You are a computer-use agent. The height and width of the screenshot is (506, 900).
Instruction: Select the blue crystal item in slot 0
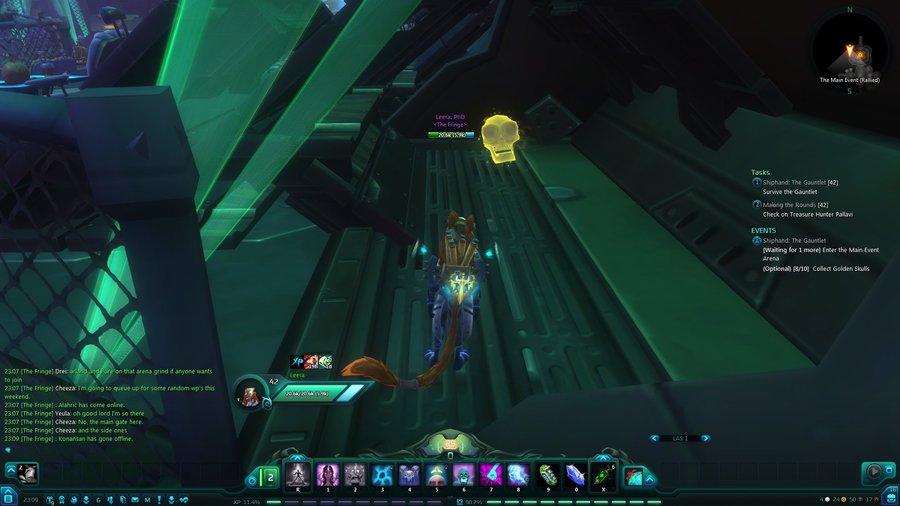coord(574,474)
